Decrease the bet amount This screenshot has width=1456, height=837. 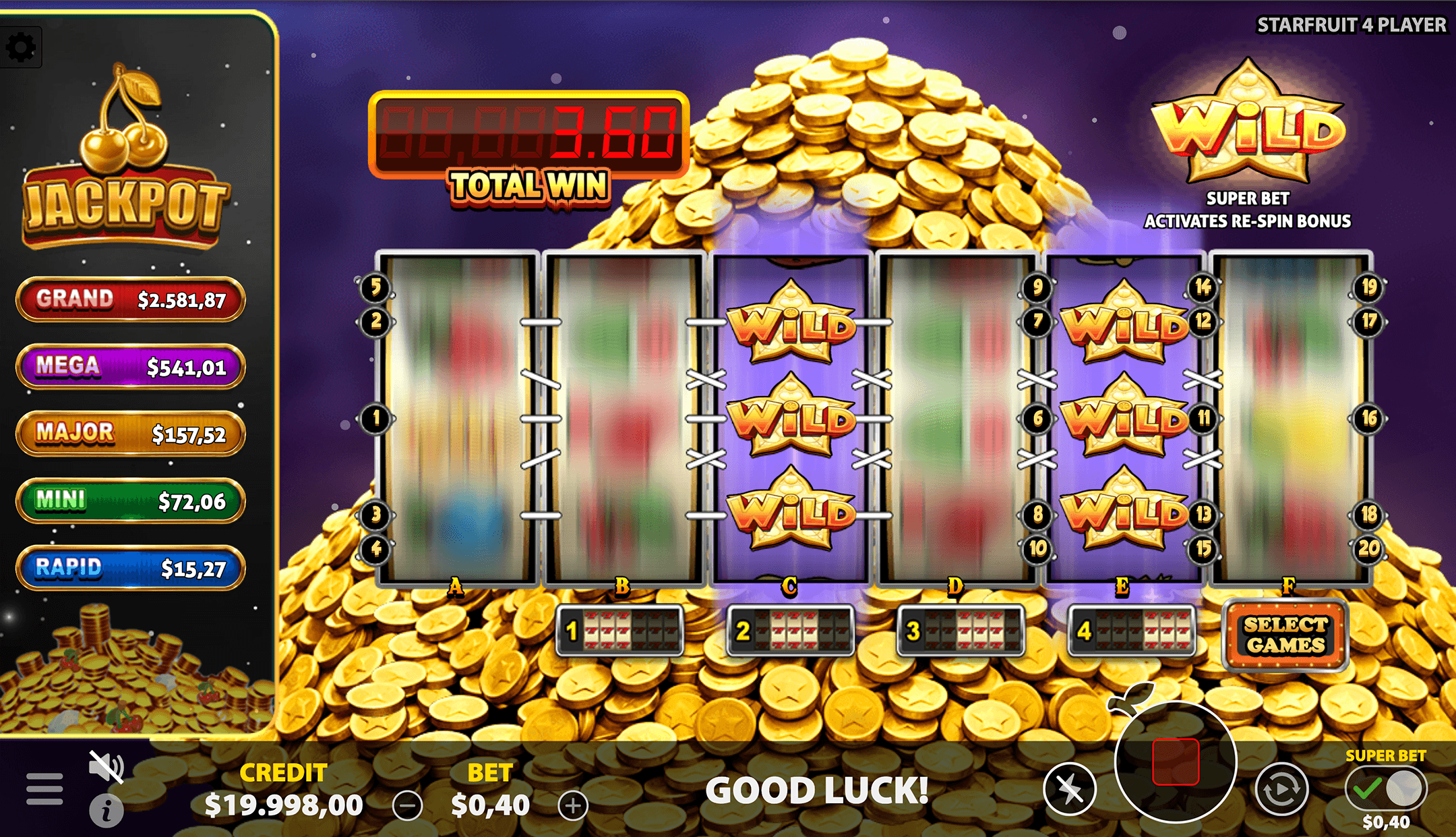click(408, 805)
